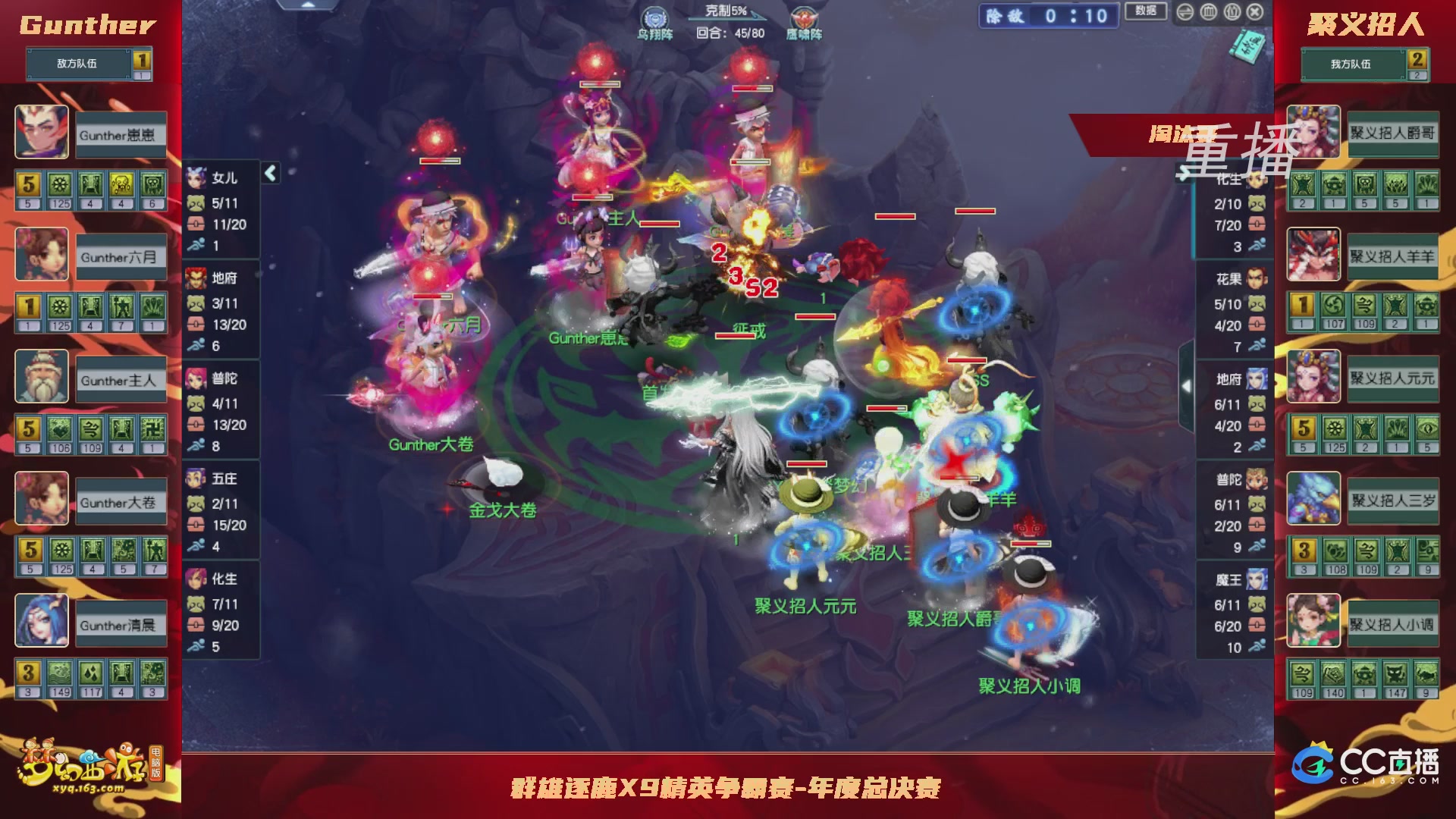
Task: Select the 鸟翔阵 formation emblem at top center
Action: tap(657, 19)
